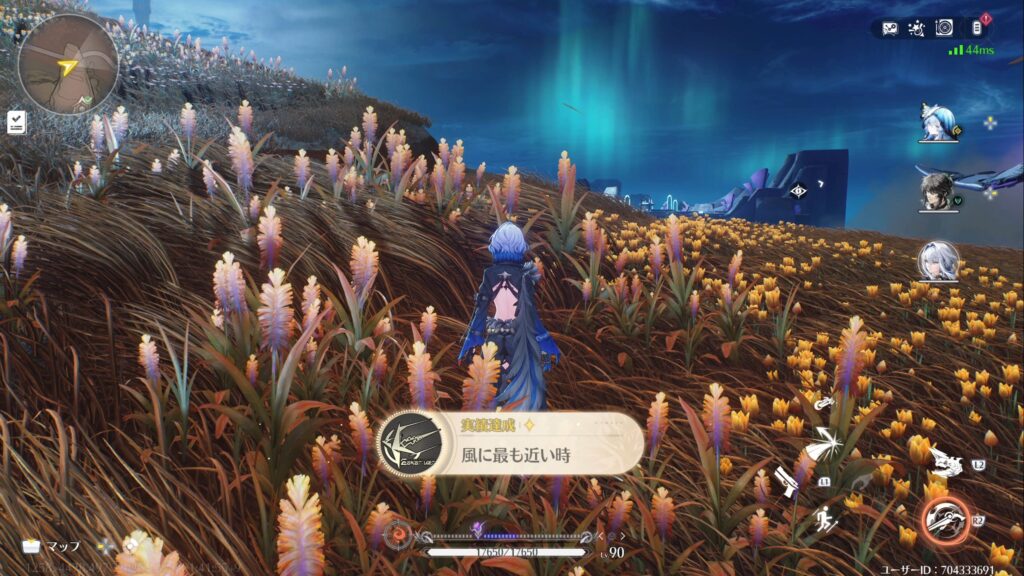1024x576 pixels.
Task: Switch to the blue-haired party member portrait
Action: click(x=939, y=122)
